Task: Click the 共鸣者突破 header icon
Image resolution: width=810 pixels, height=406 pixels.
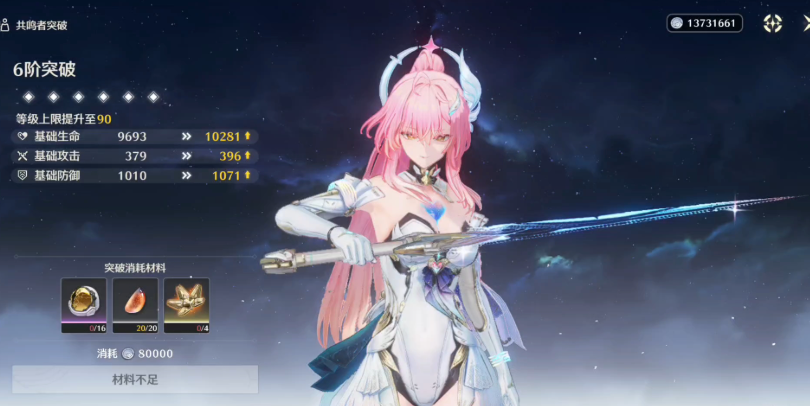Action: click(x=6, y=23)
